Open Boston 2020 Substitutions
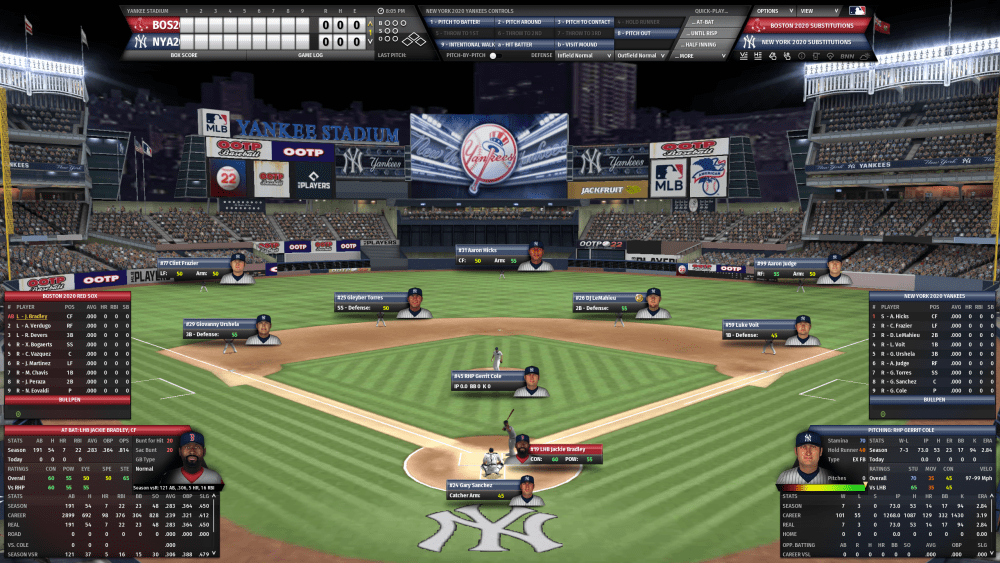This screenshot has width=1000, height=563. [x=807, y=26]
